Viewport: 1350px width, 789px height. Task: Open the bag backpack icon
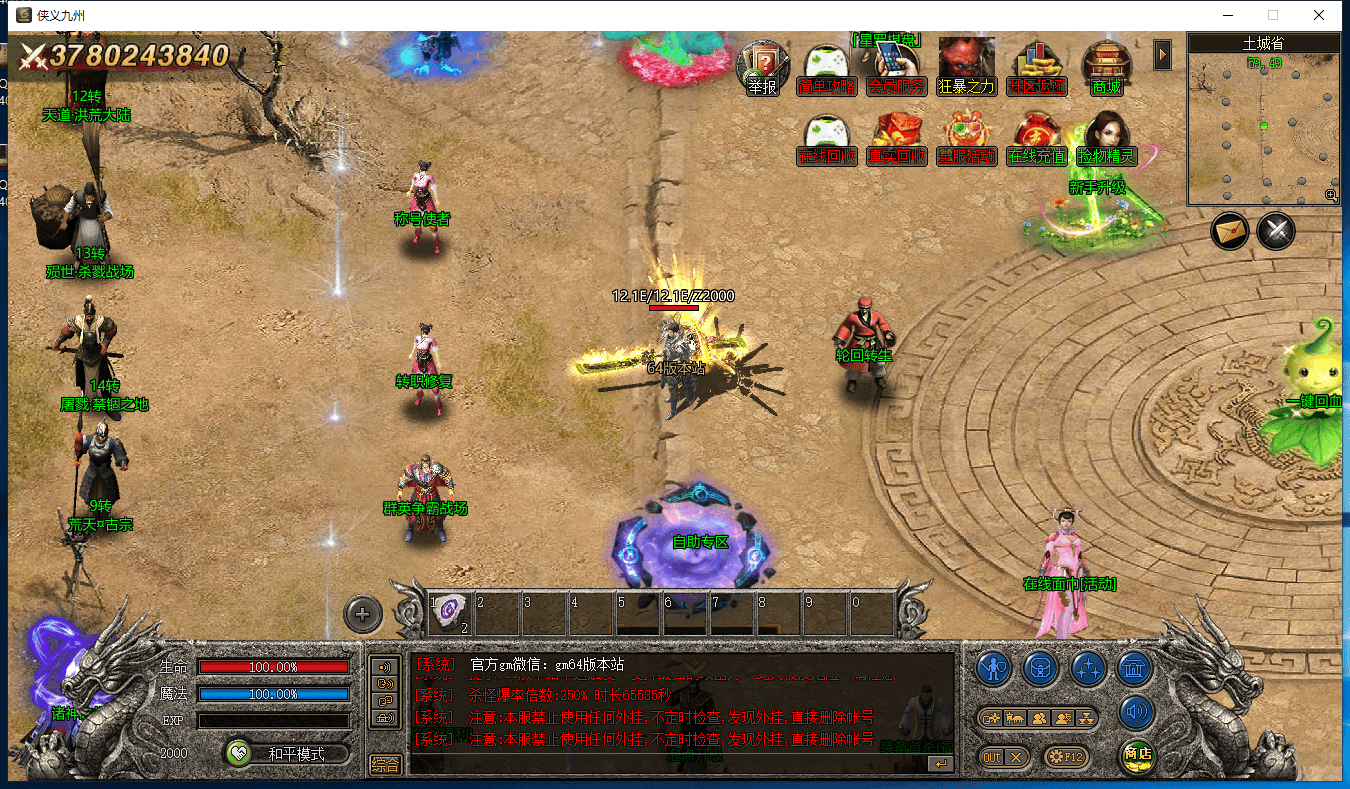[x=1040, y=668]
